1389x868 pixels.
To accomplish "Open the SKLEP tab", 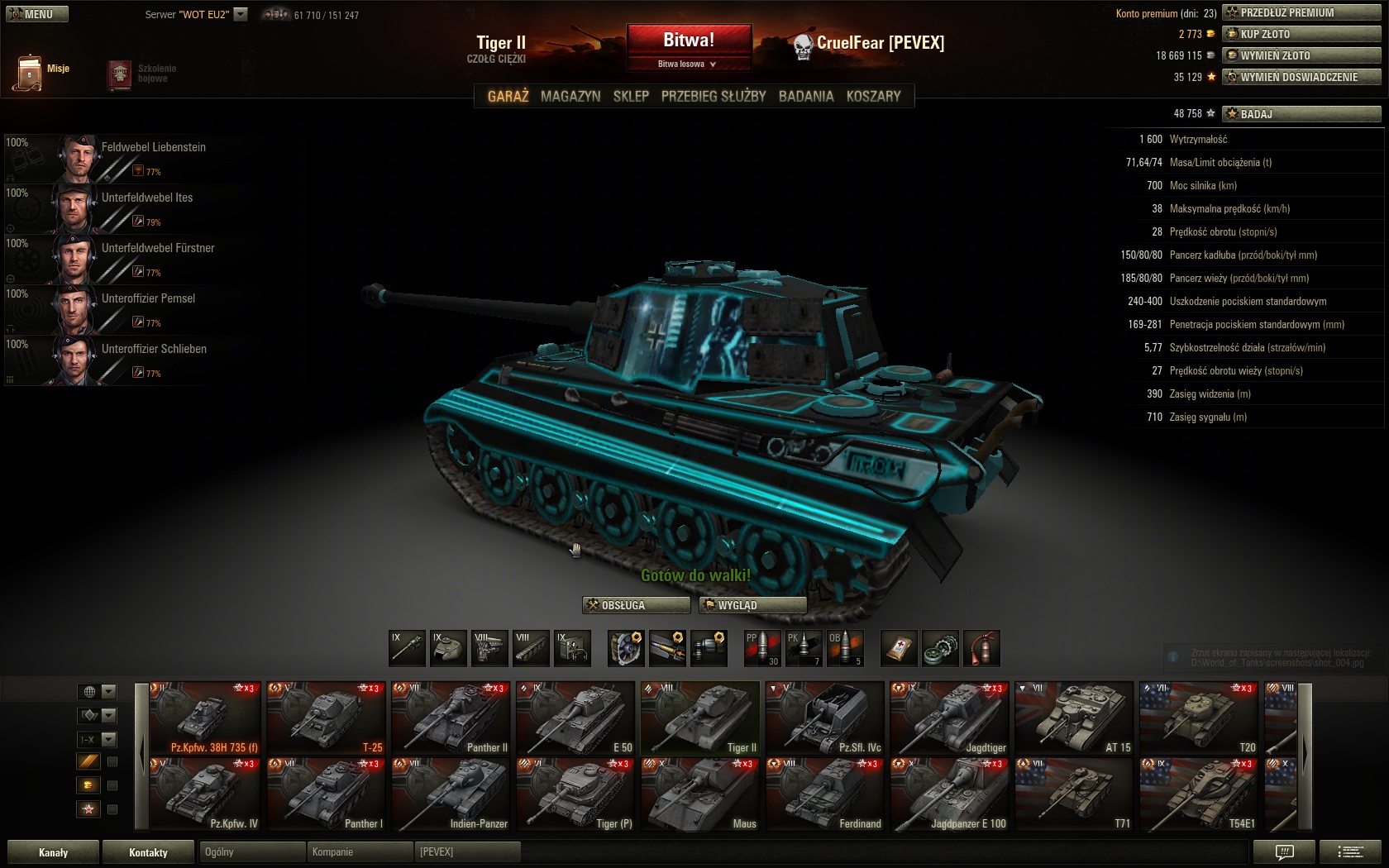I will pos(631,96).
